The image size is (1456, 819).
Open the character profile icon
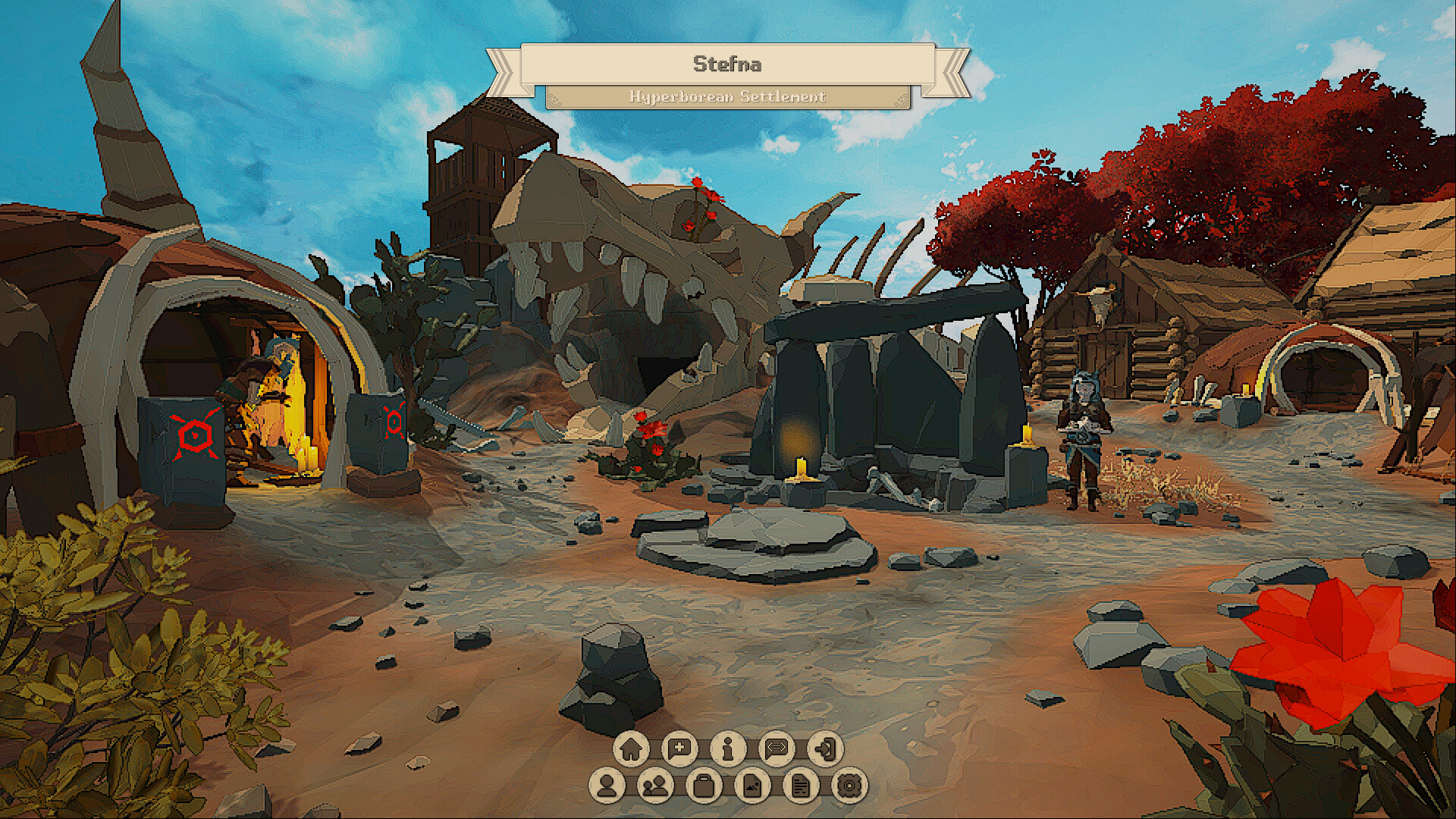(x=607, y=787)
